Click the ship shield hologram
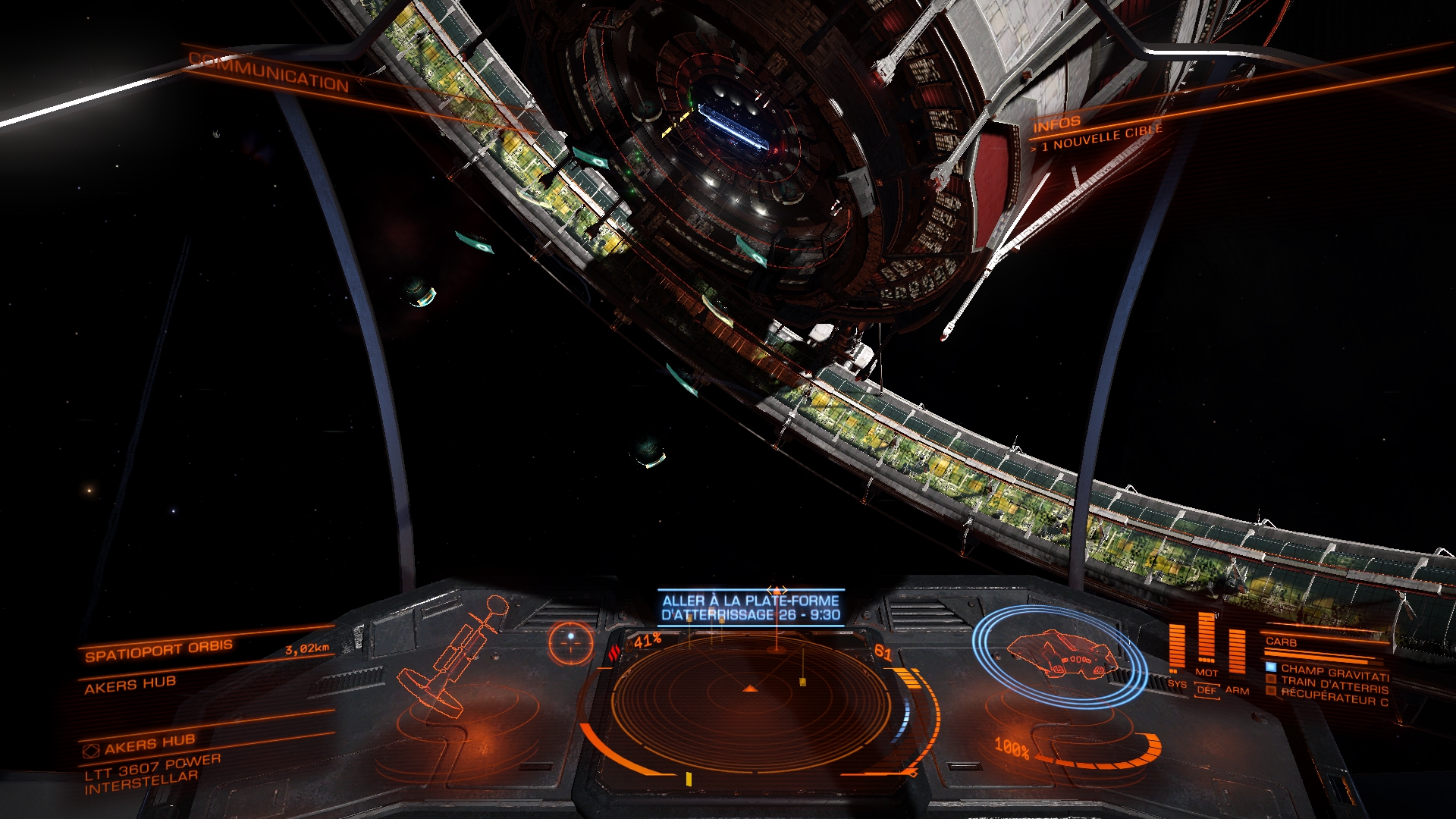Image resolution: width=1456 pixels, height=819 pixels. pyautogui.click(x=1059, y=655)
